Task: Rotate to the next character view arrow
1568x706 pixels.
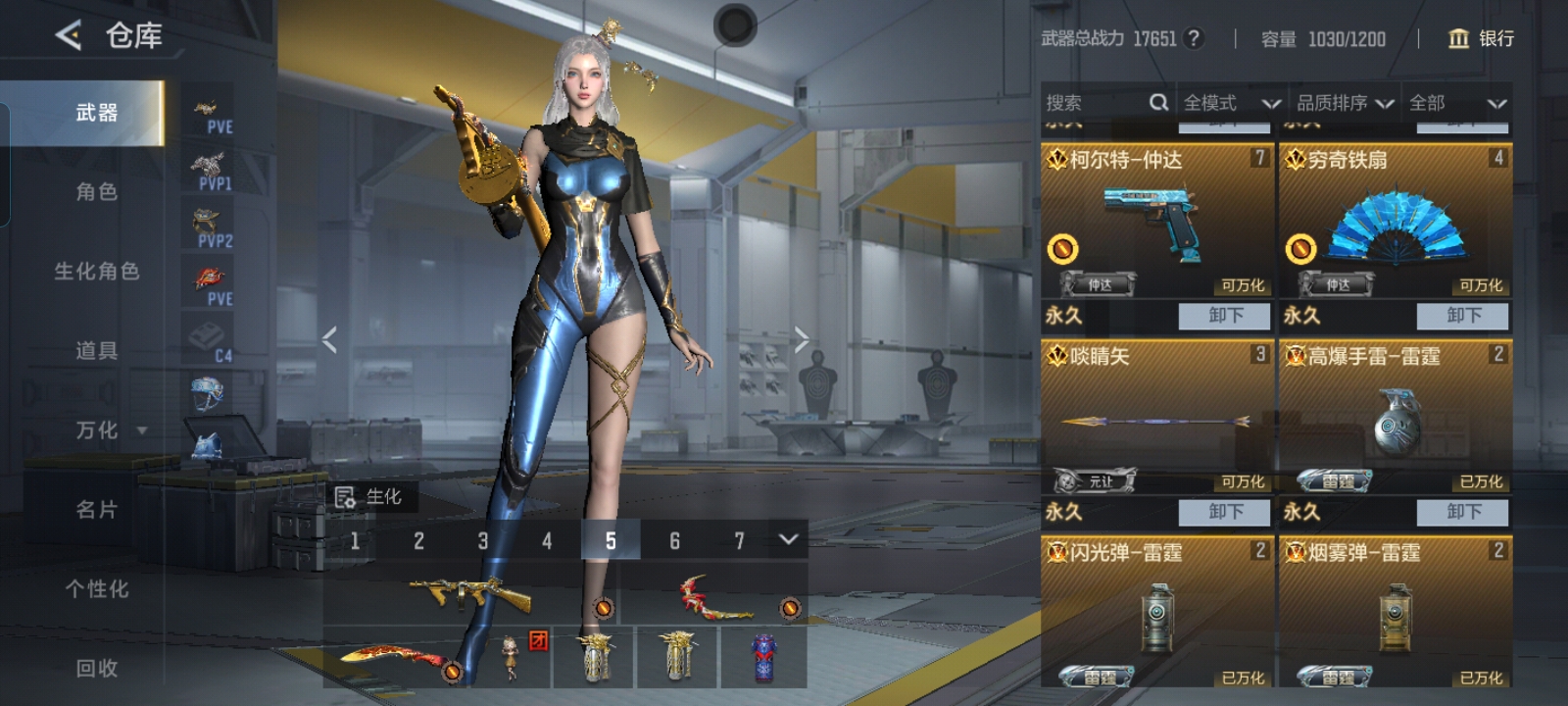Action: [x=802, y=339]
